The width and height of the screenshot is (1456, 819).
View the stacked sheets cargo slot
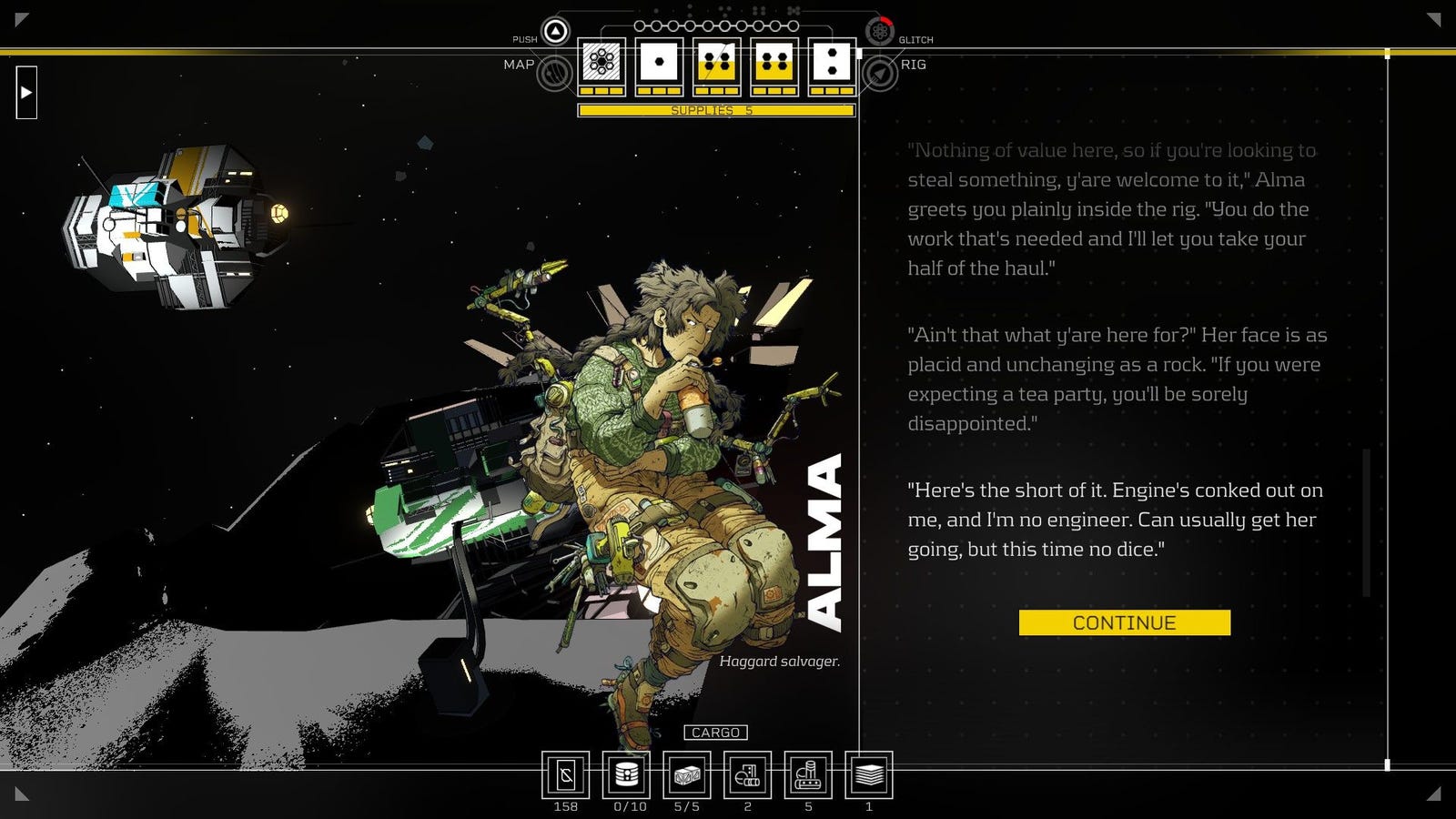click(x=869, y=775)
